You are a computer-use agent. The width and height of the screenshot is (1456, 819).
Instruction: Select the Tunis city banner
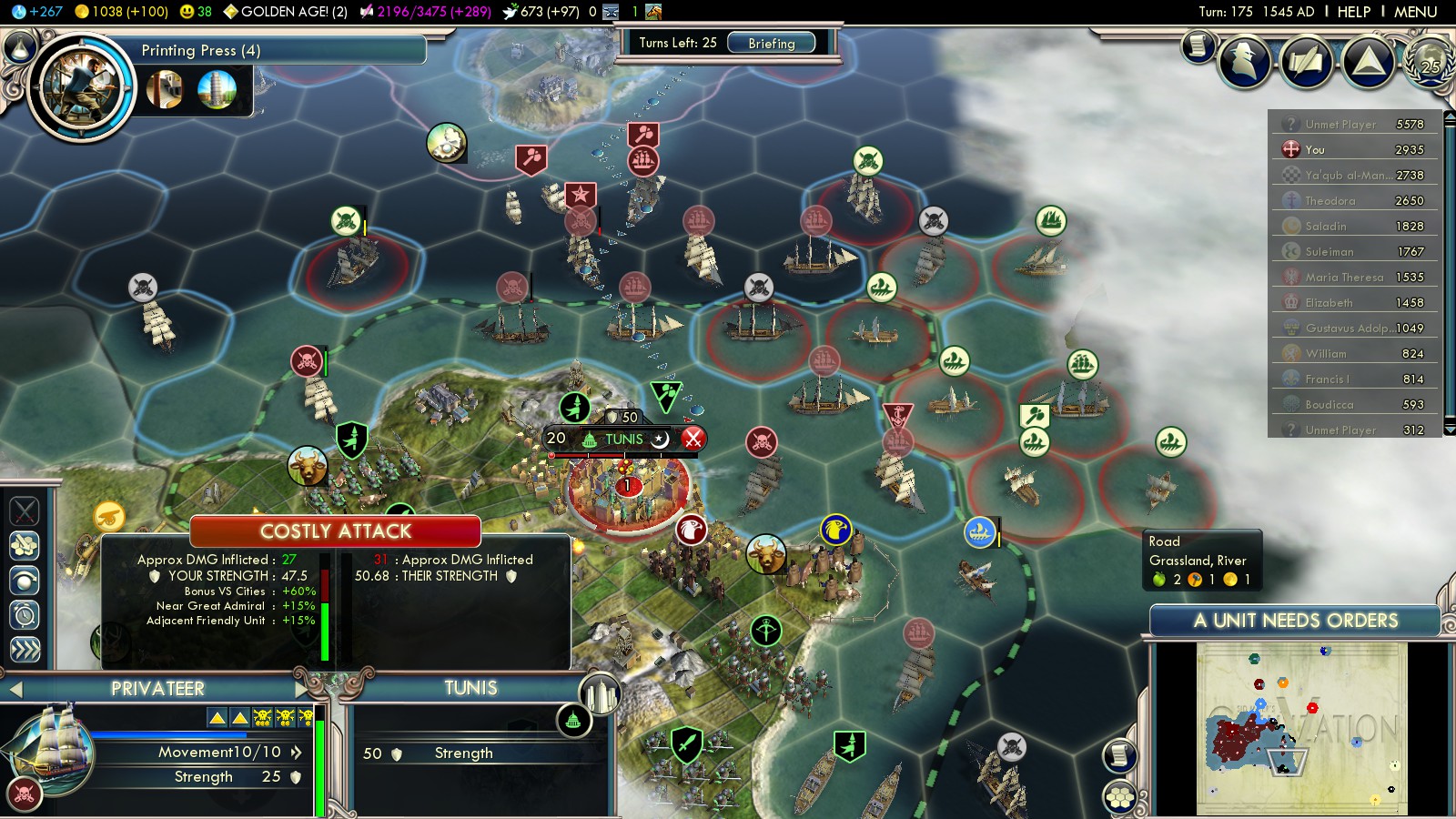click(x=624, y=439)
